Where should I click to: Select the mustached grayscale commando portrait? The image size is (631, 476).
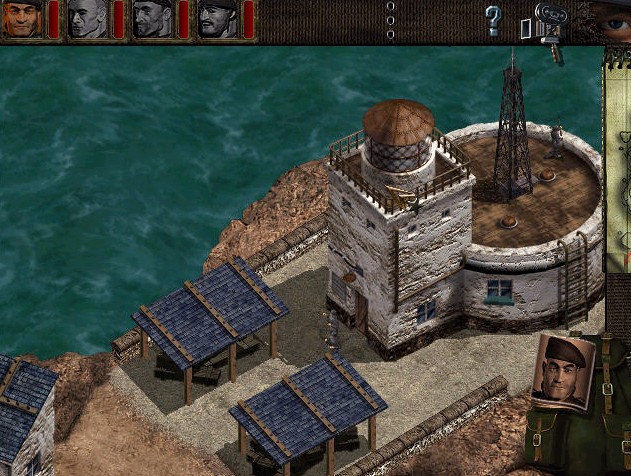(217, 18)
